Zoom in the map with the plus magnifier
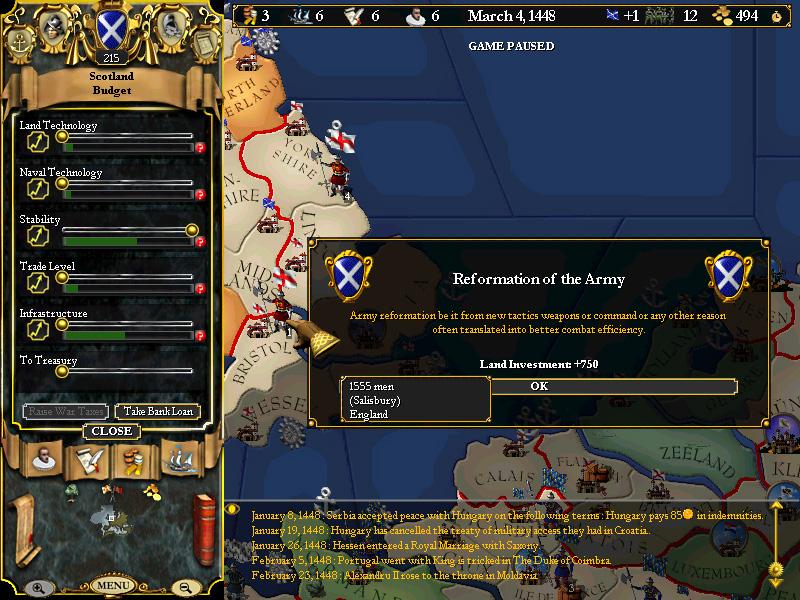 38,588
